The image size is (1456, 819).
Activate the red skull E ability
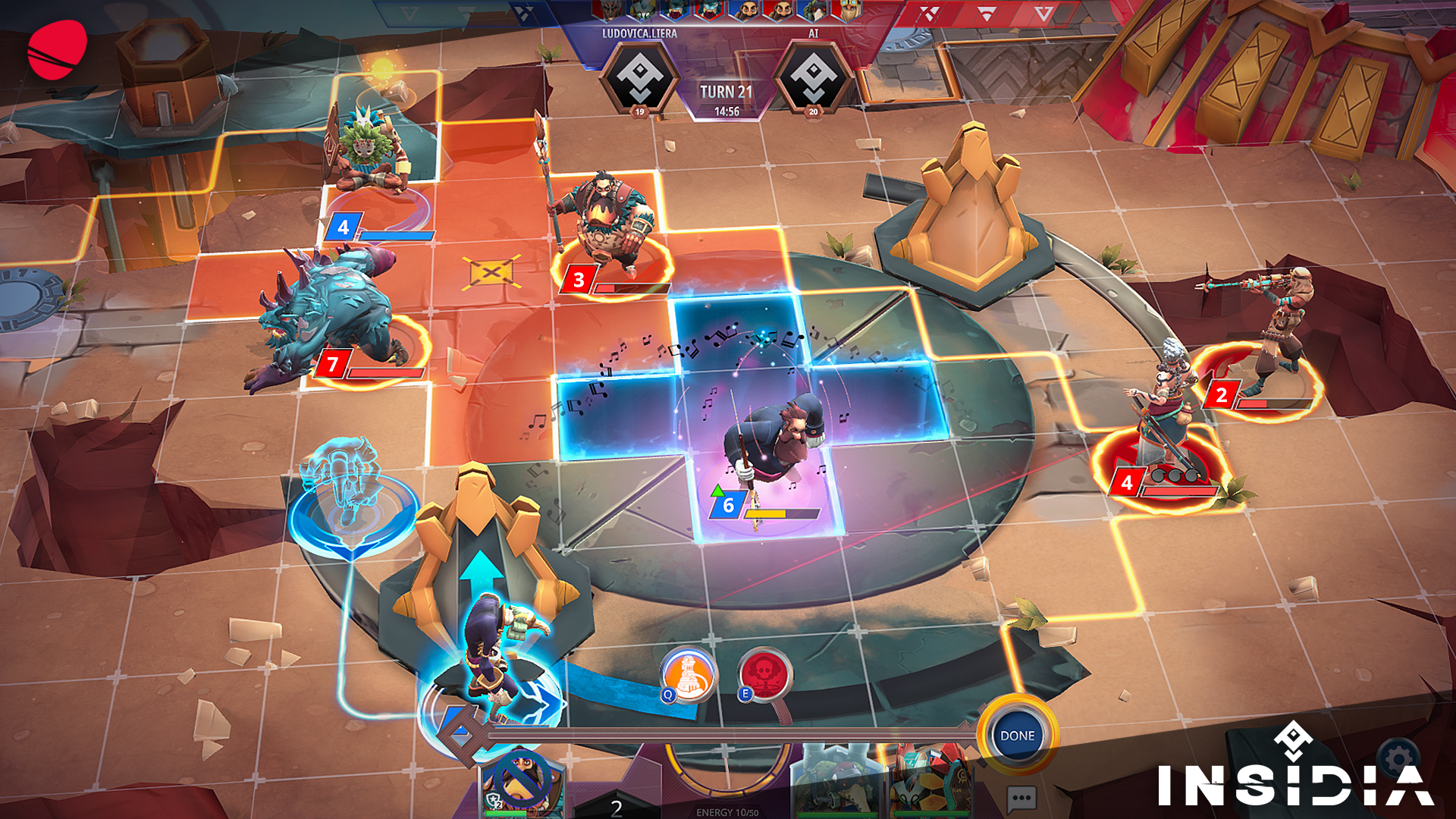pyautogui.click(x=765, y=673)
